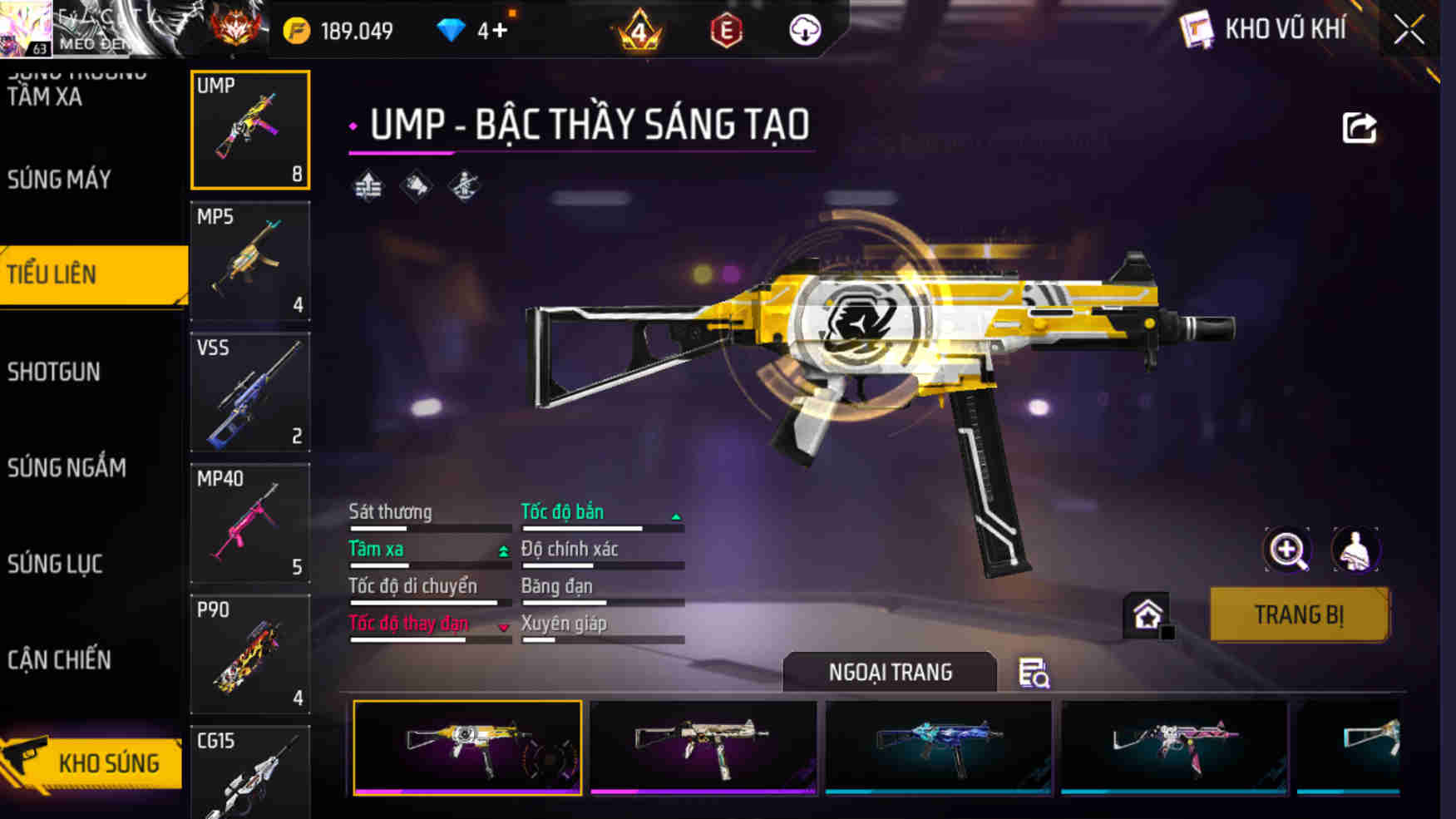
Task: Open the P90 weapon tile
Action: click(x=250, y=654)
